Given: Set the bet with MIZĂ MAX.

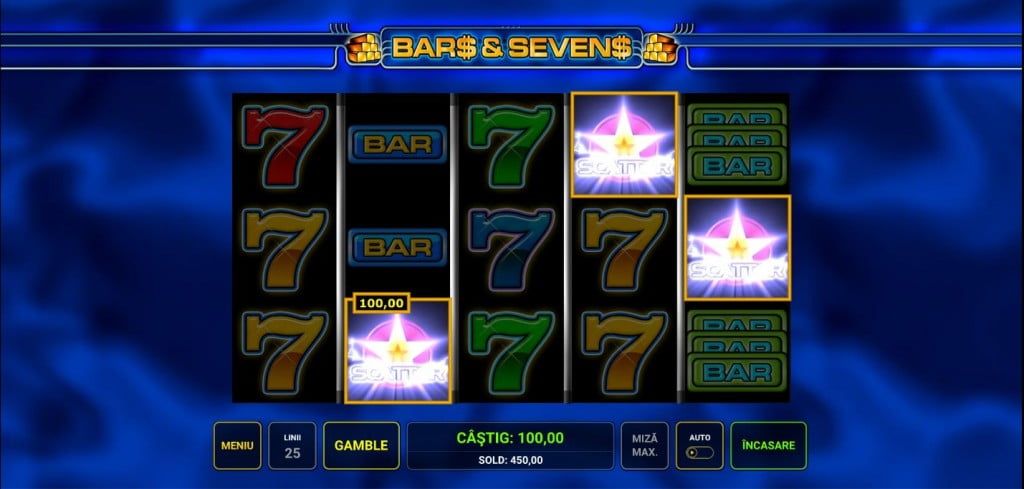Looking at the screenshot, I should 645,445.
